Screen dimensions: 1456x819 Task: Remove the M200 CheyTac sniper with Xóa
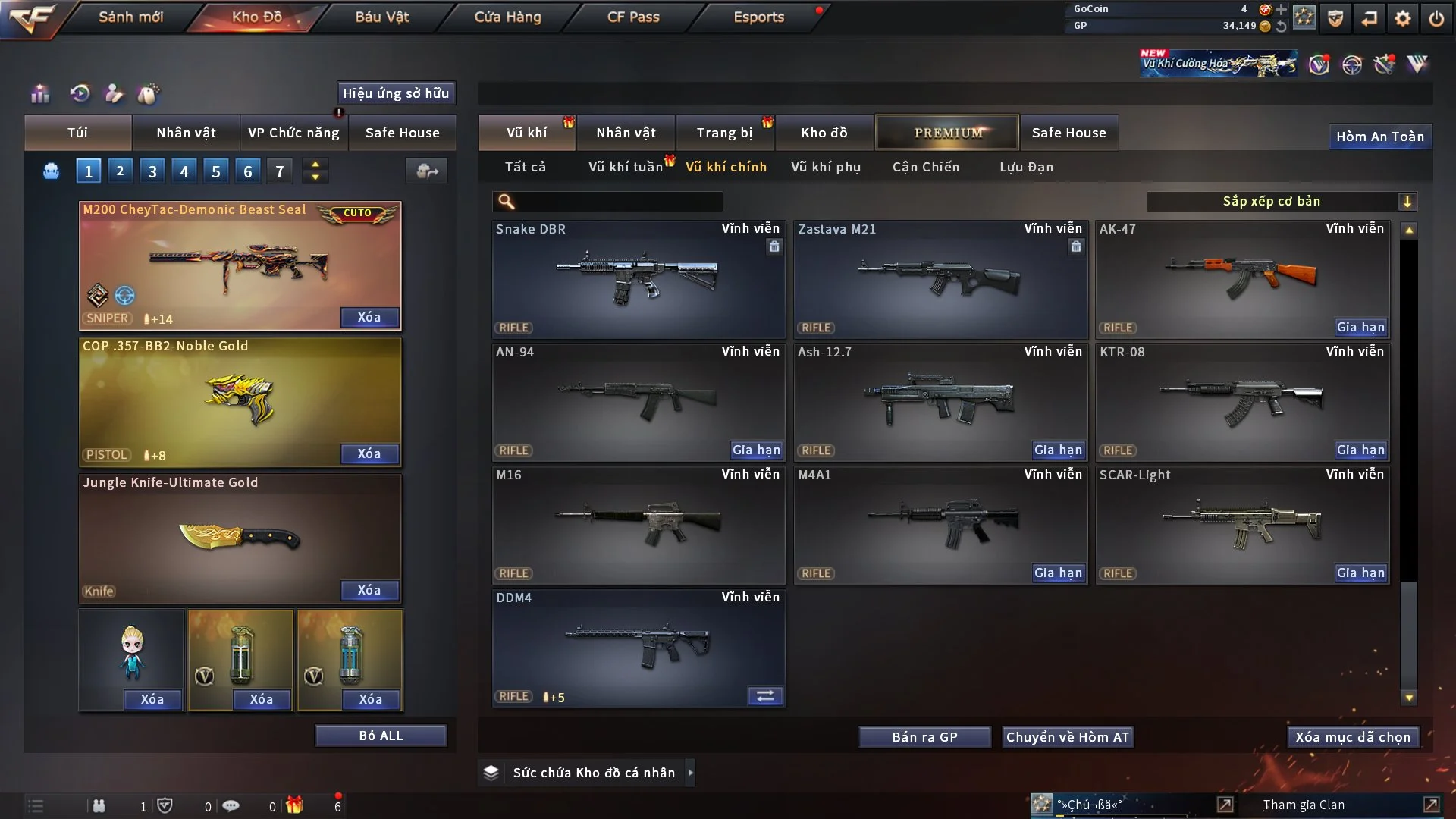(x=369, y=317)
